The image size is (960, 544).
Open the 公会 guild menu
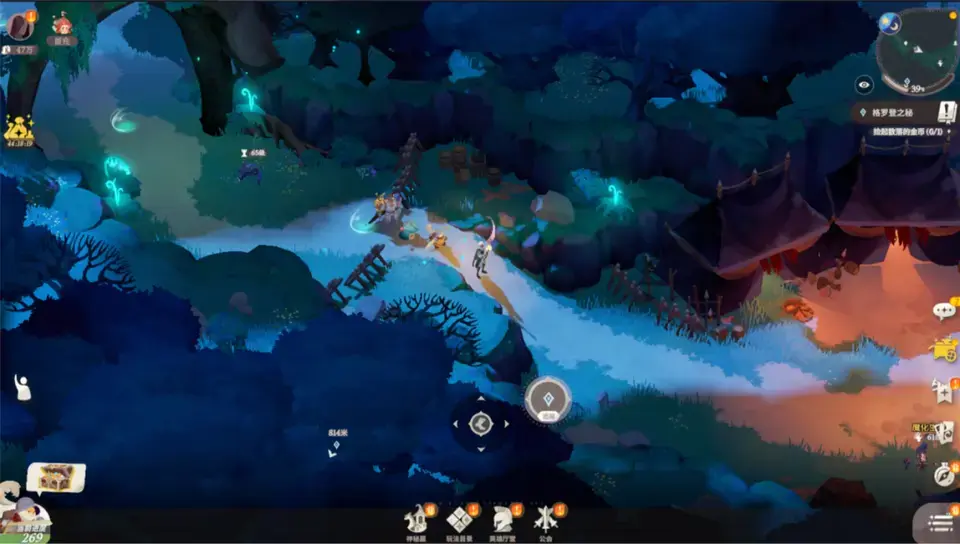click(x=545, y=520)
